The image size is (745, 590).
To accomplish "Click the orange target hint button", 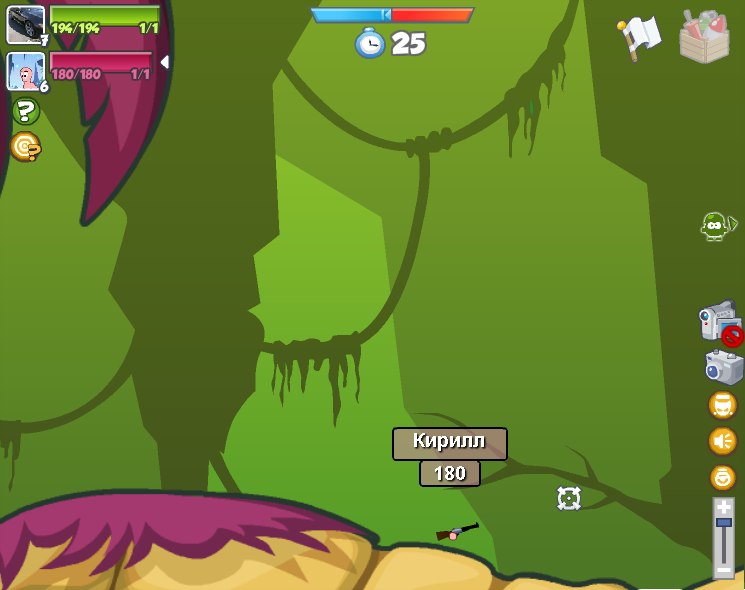I will tap(25, 147).
